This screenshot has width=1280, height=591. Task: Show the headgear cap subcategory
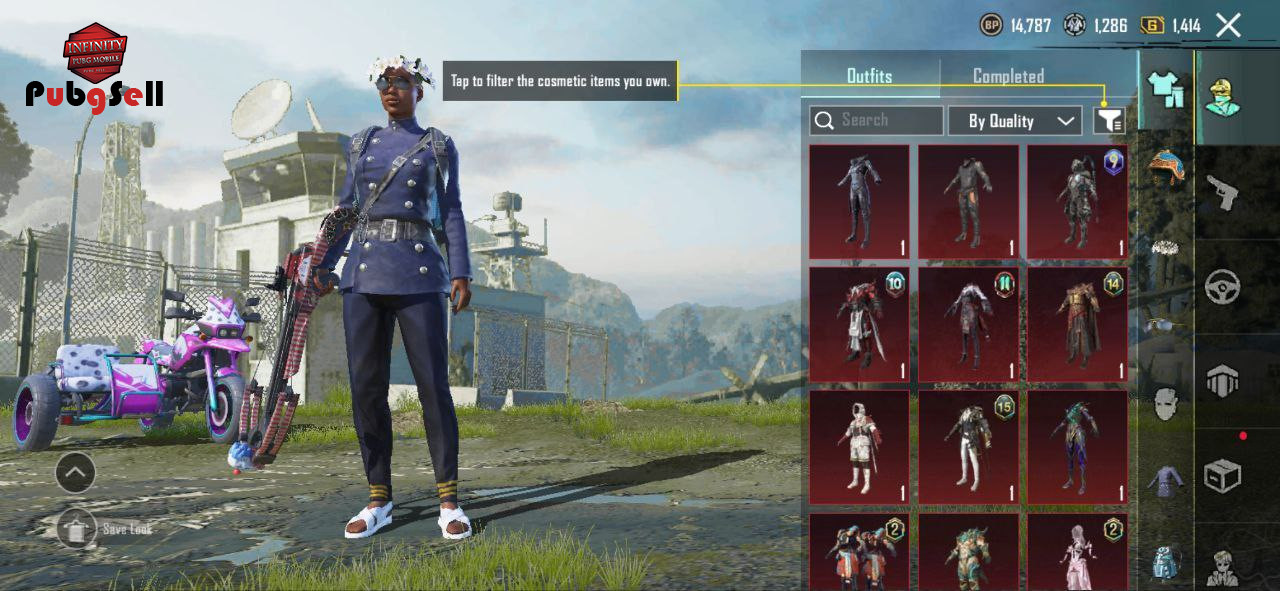pyautogui.click(x=1166, y=165)
